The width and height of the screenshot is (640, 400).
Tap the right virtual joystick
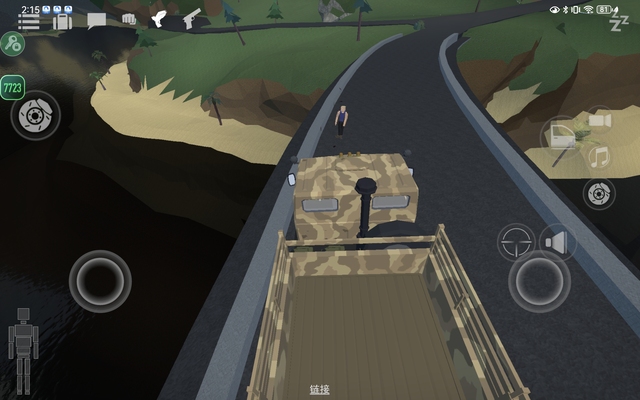[x=539, y=281]
